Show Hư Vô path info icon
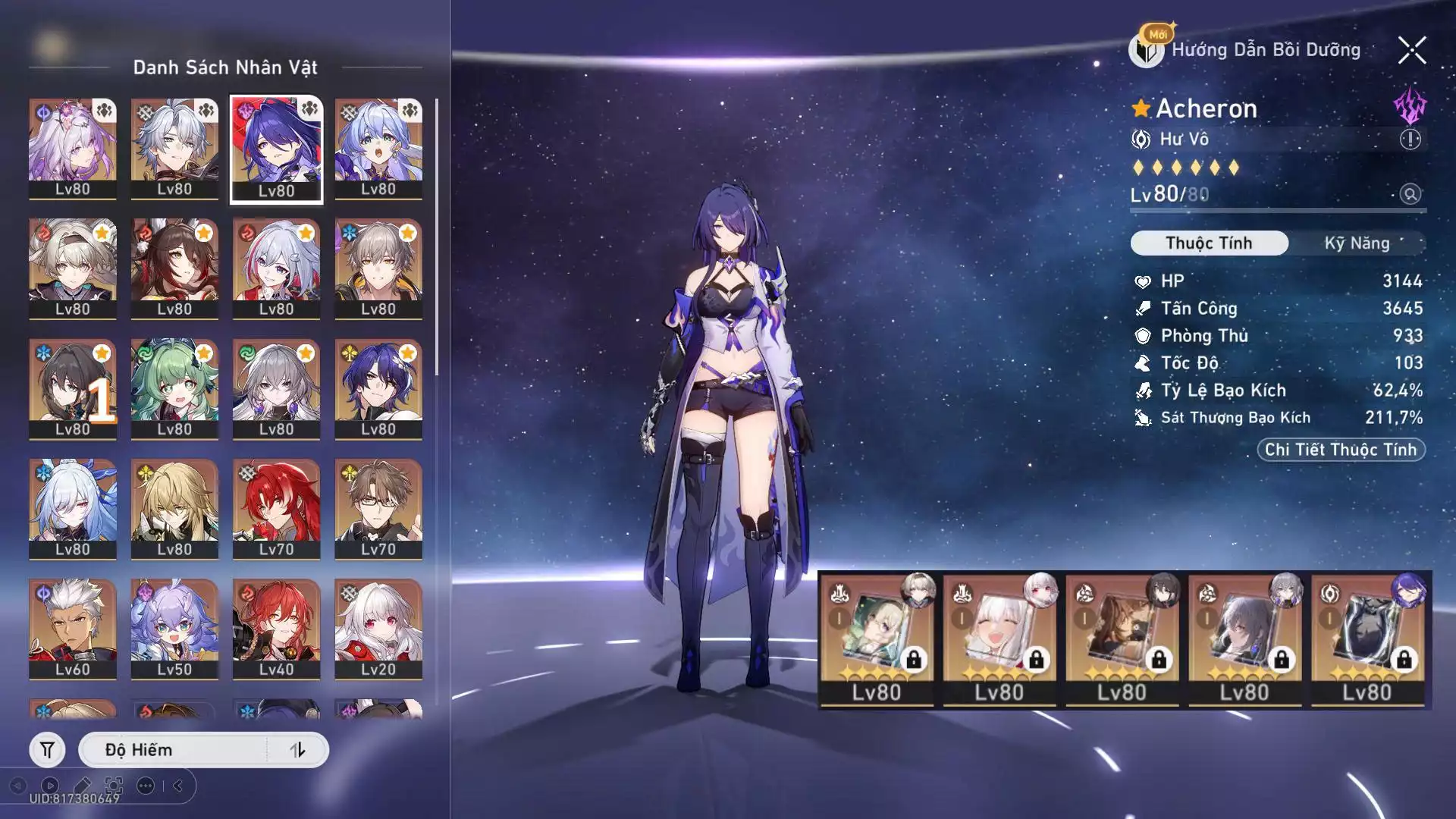This screenshot has width=1456, height=819. point(1410,140)
